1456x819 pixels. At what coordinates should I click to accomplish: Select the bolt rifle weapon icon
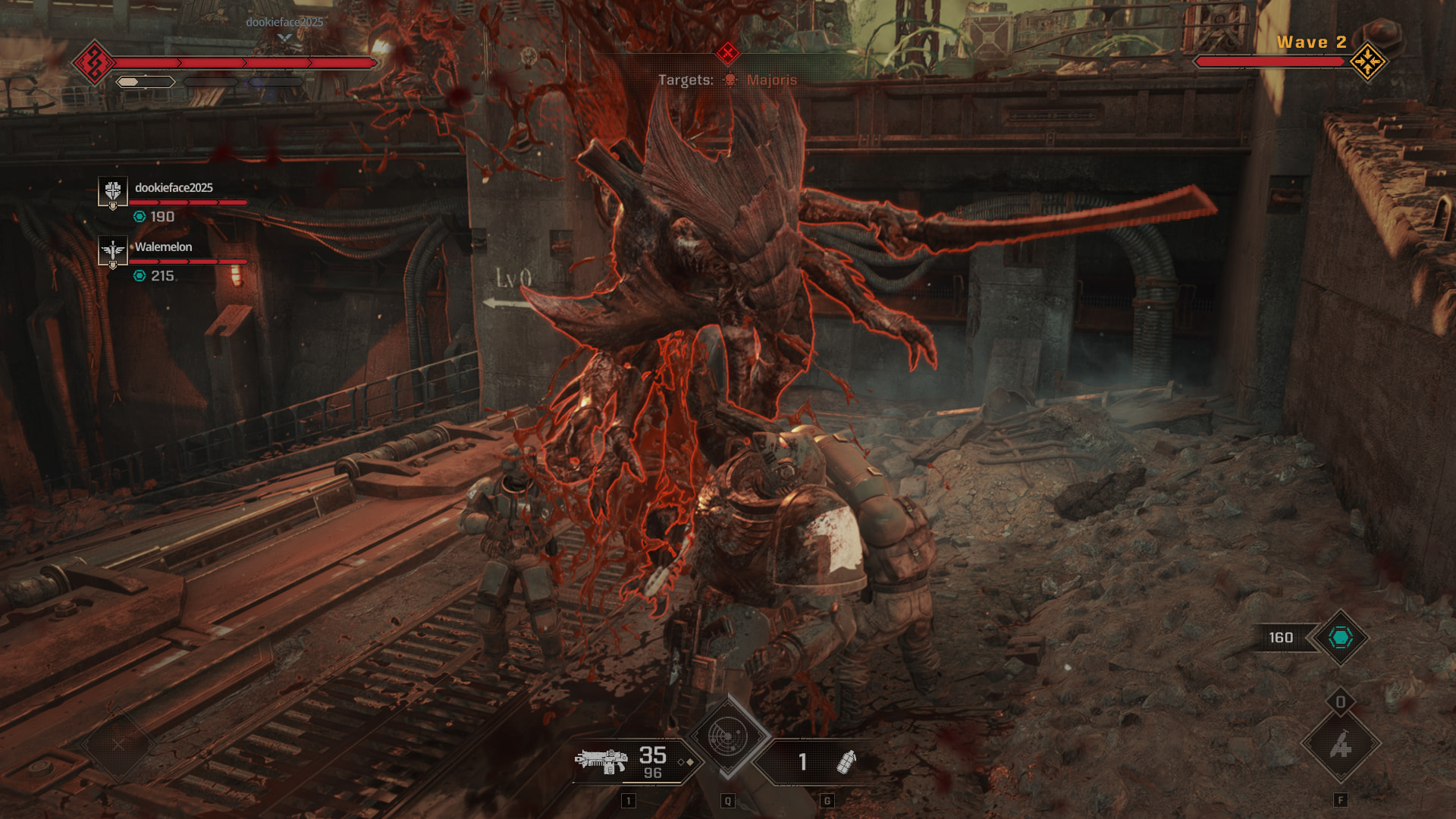[x=601, y=761]
